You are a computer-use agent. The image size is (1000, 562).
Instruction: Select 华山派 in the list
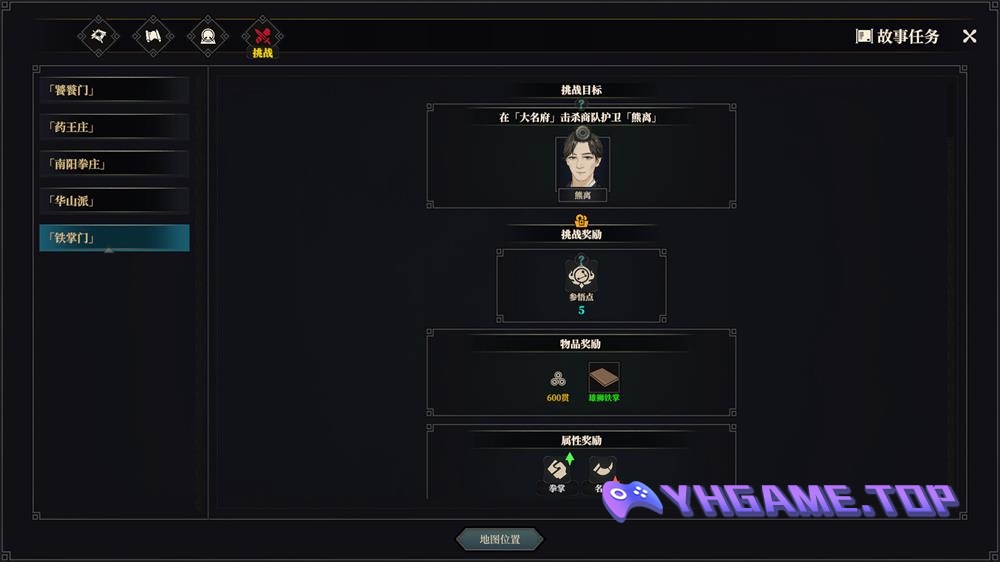coord(113,201)
